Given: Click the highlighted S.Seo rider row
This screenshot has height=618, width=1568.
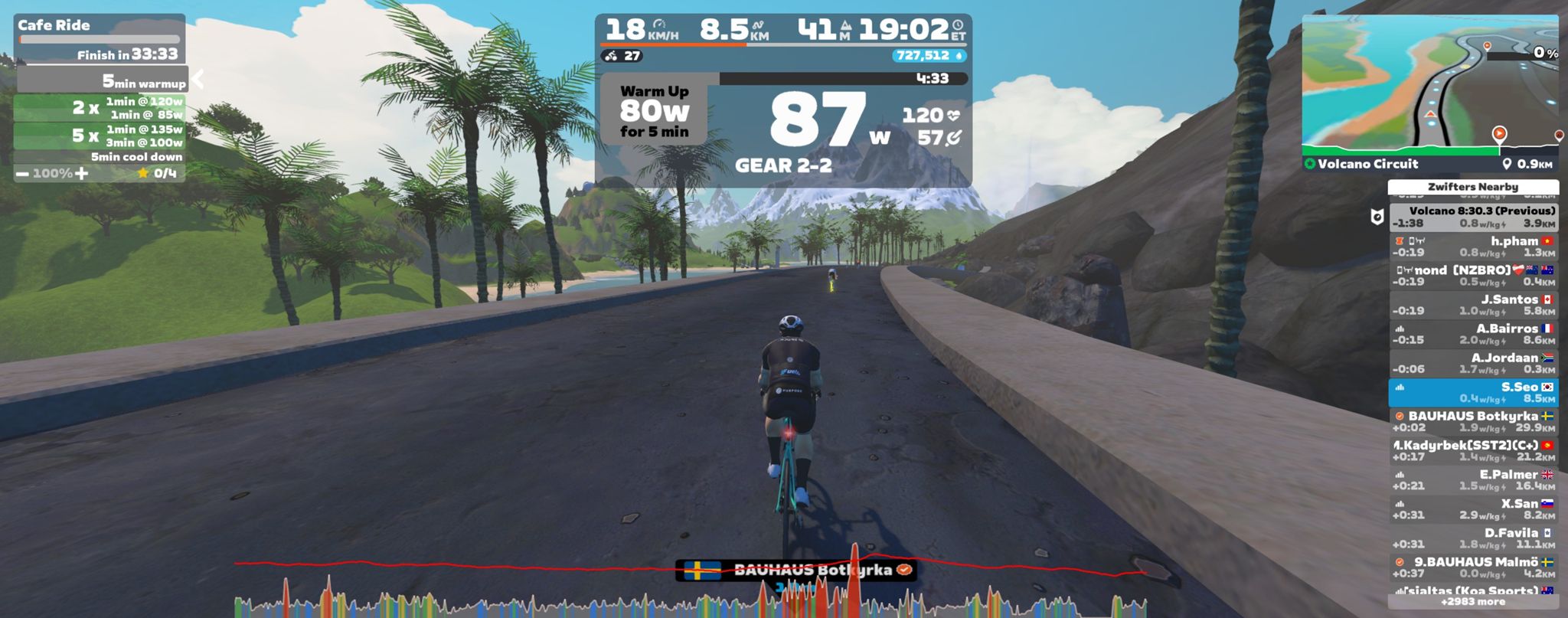Looking at the screenshot, I should pyautogui.click(x=1473, y=392).
